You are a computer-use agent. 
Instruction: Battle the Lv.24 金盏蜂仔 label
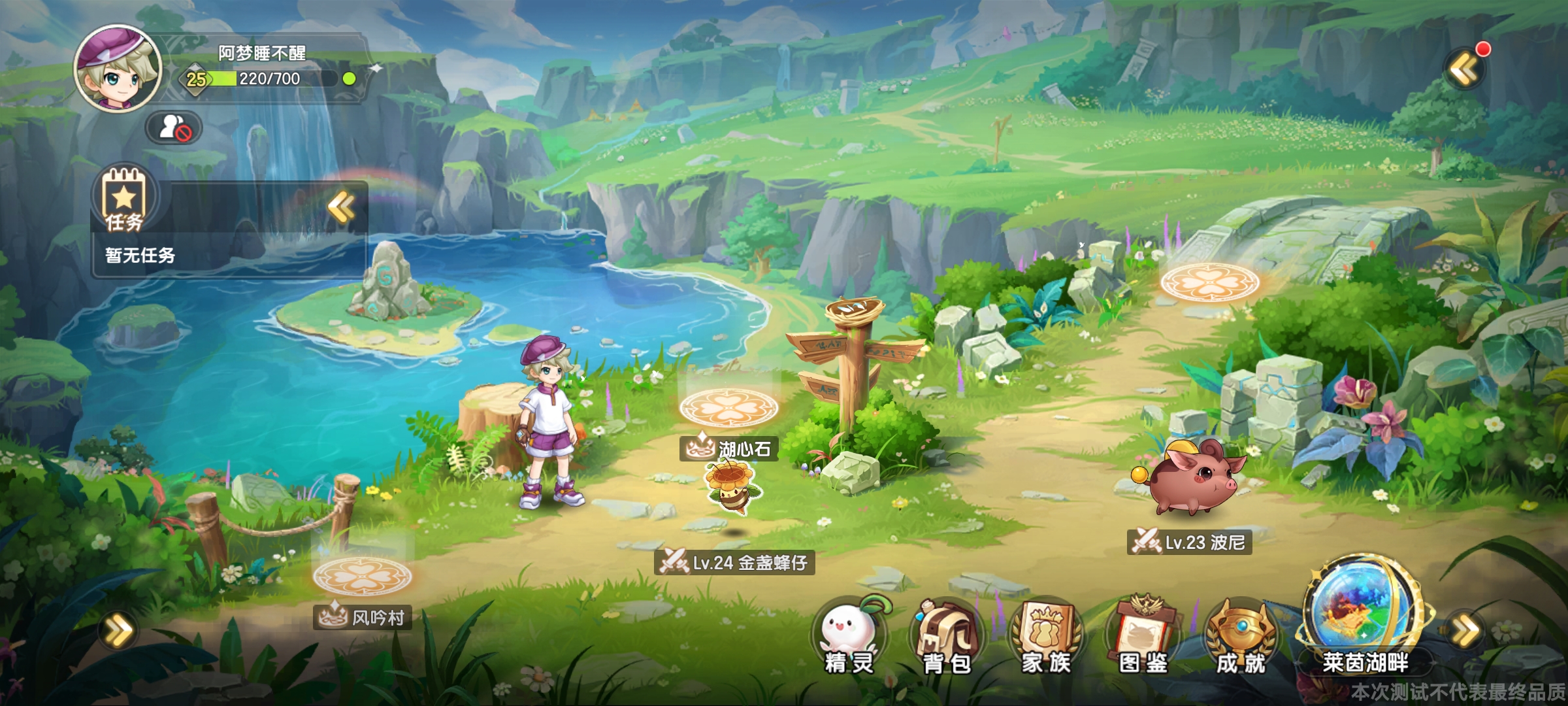coord(734,562)
